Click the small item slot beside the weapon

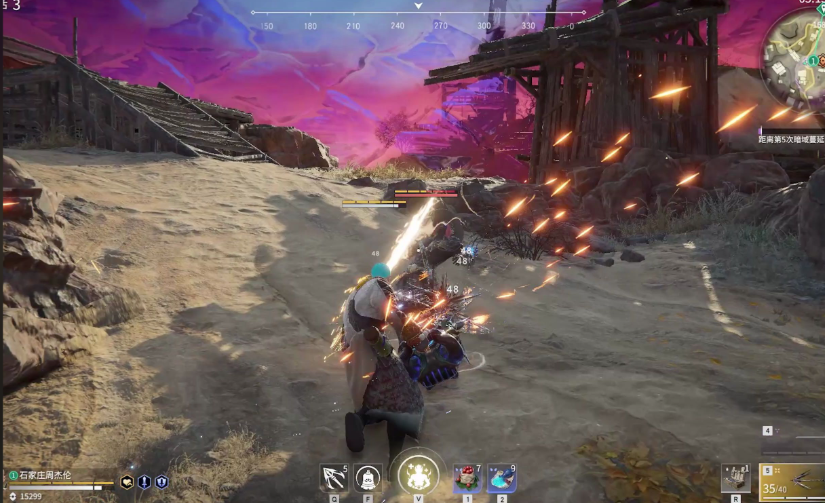point(735,477)
